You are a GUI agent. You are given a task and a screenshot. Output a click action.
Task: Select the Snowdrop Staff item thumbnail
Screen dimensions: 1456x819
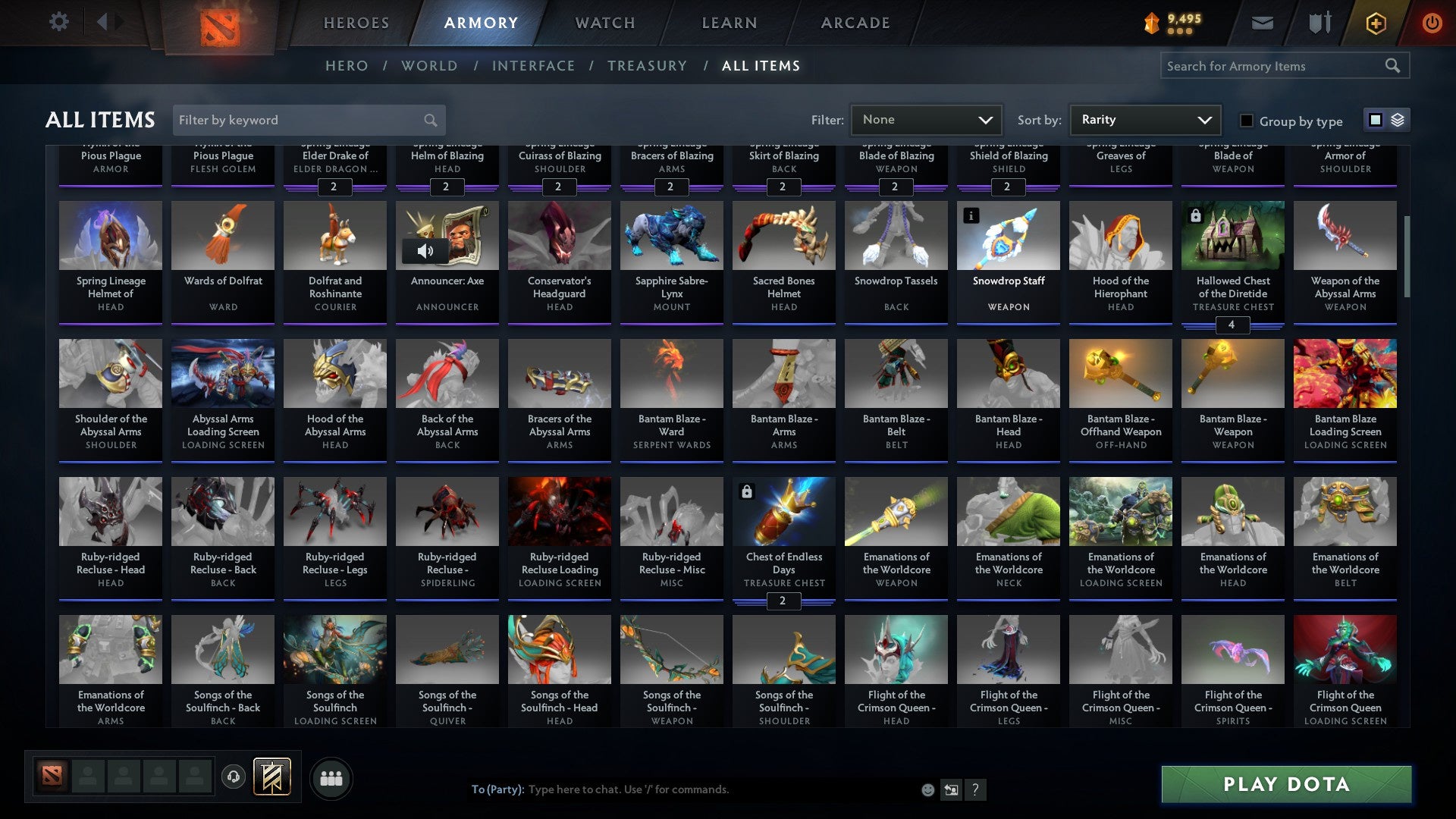tap(1008, 236)
